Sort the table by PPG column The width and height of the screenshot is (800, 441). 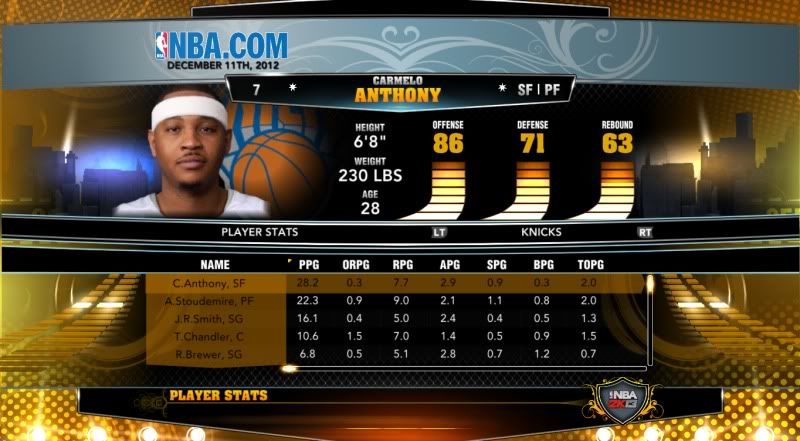308,265
